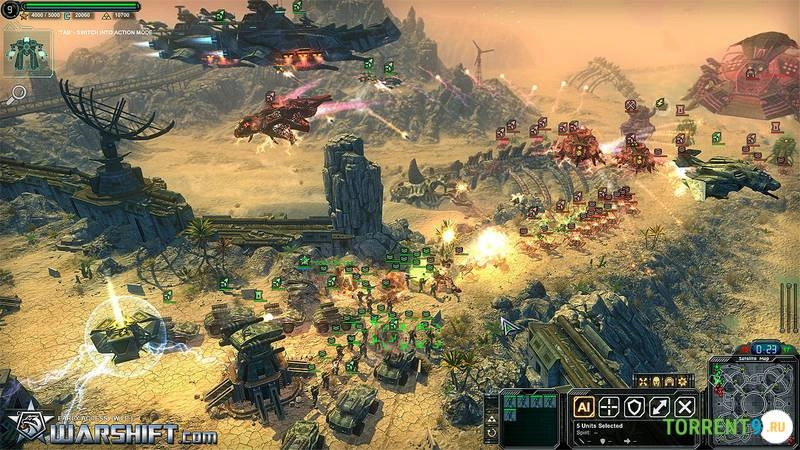The height and width of the screenshot is (450, 800).
Task: Select the diagonal double-arrow command
Action: coord(659,407)
